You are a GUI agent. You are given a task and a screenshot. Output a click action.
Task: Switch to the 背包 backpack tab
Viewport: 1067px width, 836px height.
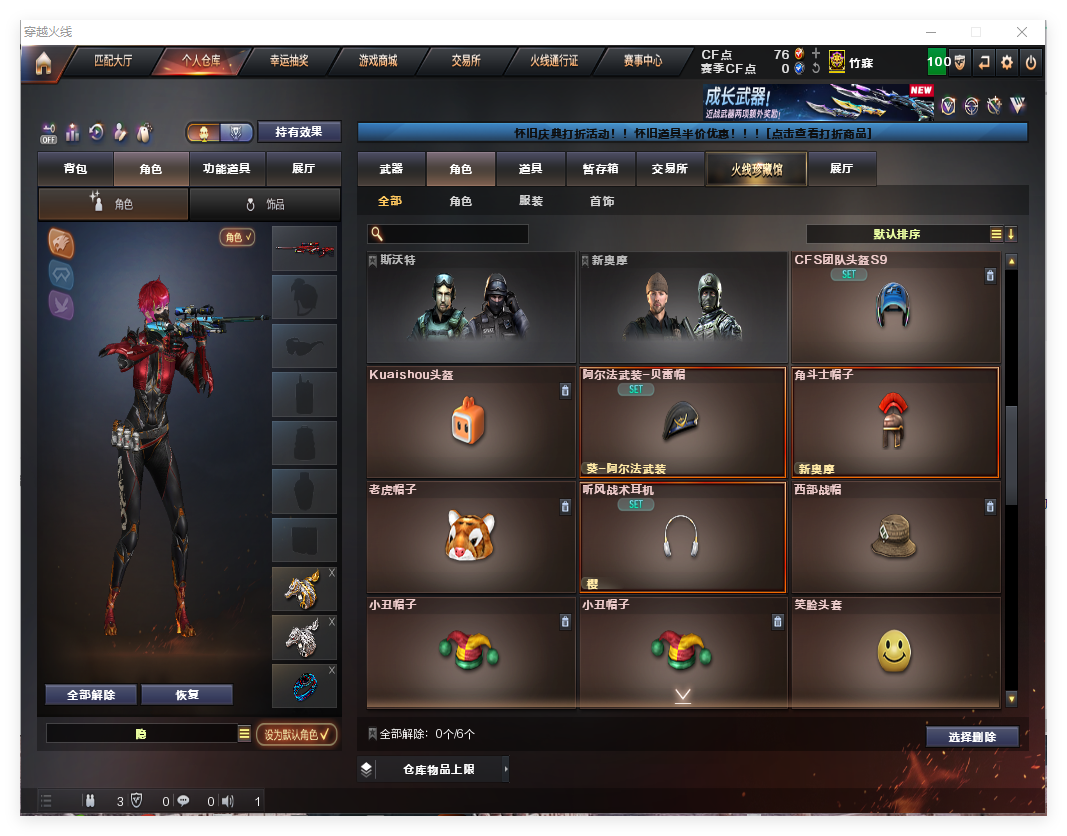(75, 169)
